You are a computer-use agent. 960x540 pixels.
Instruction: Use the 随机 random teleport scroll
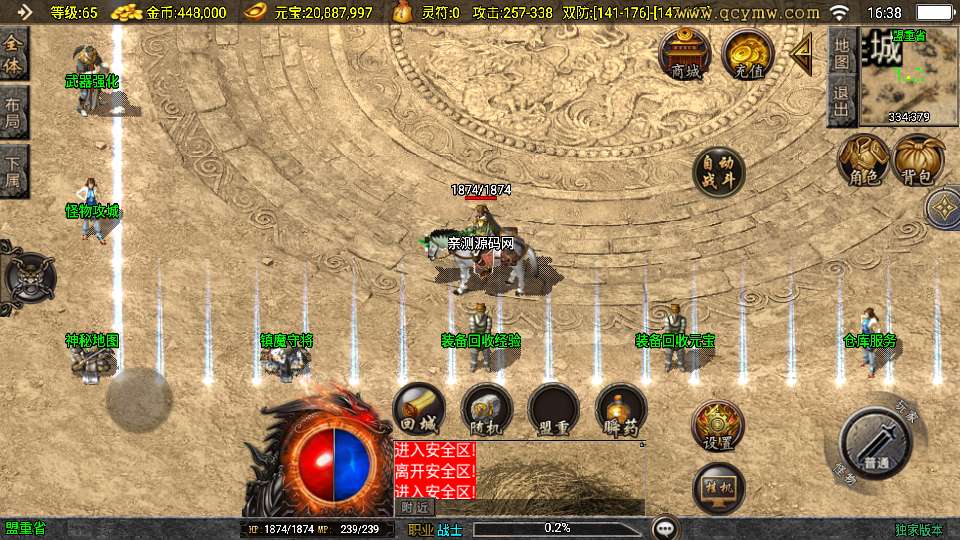point(487,410)
